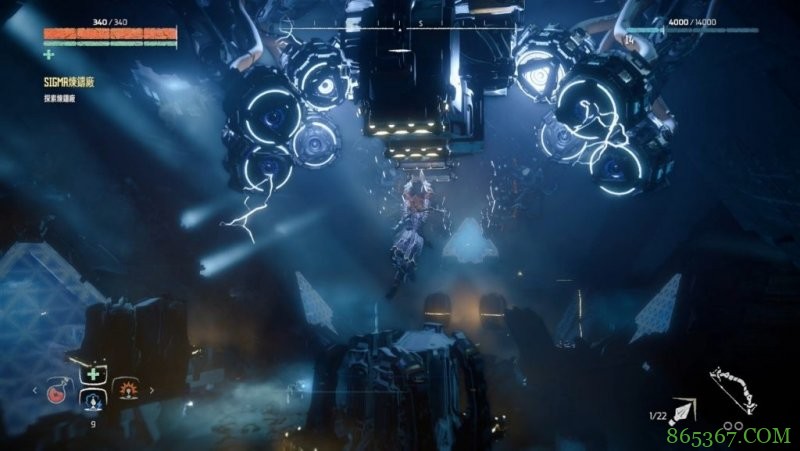This screenshot has width=800, height=451.
Task: Select the orange blast trap item
Action: pyautogui.click(x=128, y=390)
